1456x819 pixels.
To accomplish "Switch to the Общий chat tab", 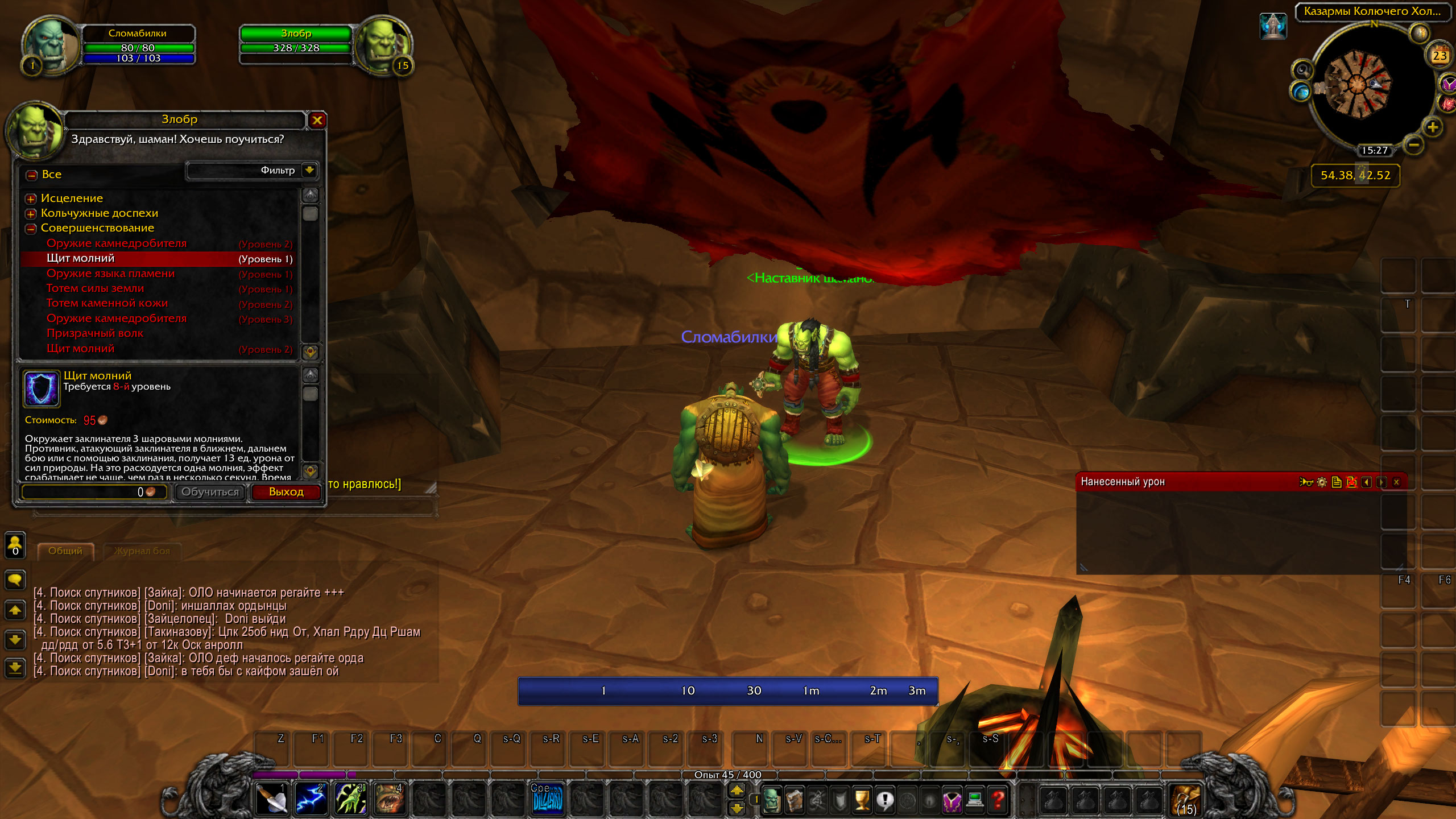I will point(65,551).
